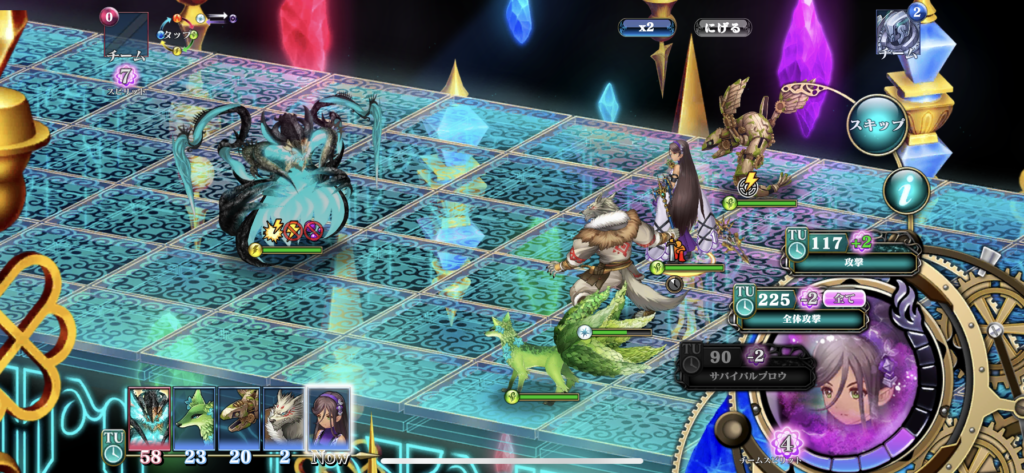1024x473 pixels.
Task: Select the golden mech turn-order portrait
Action: [239, 417]
